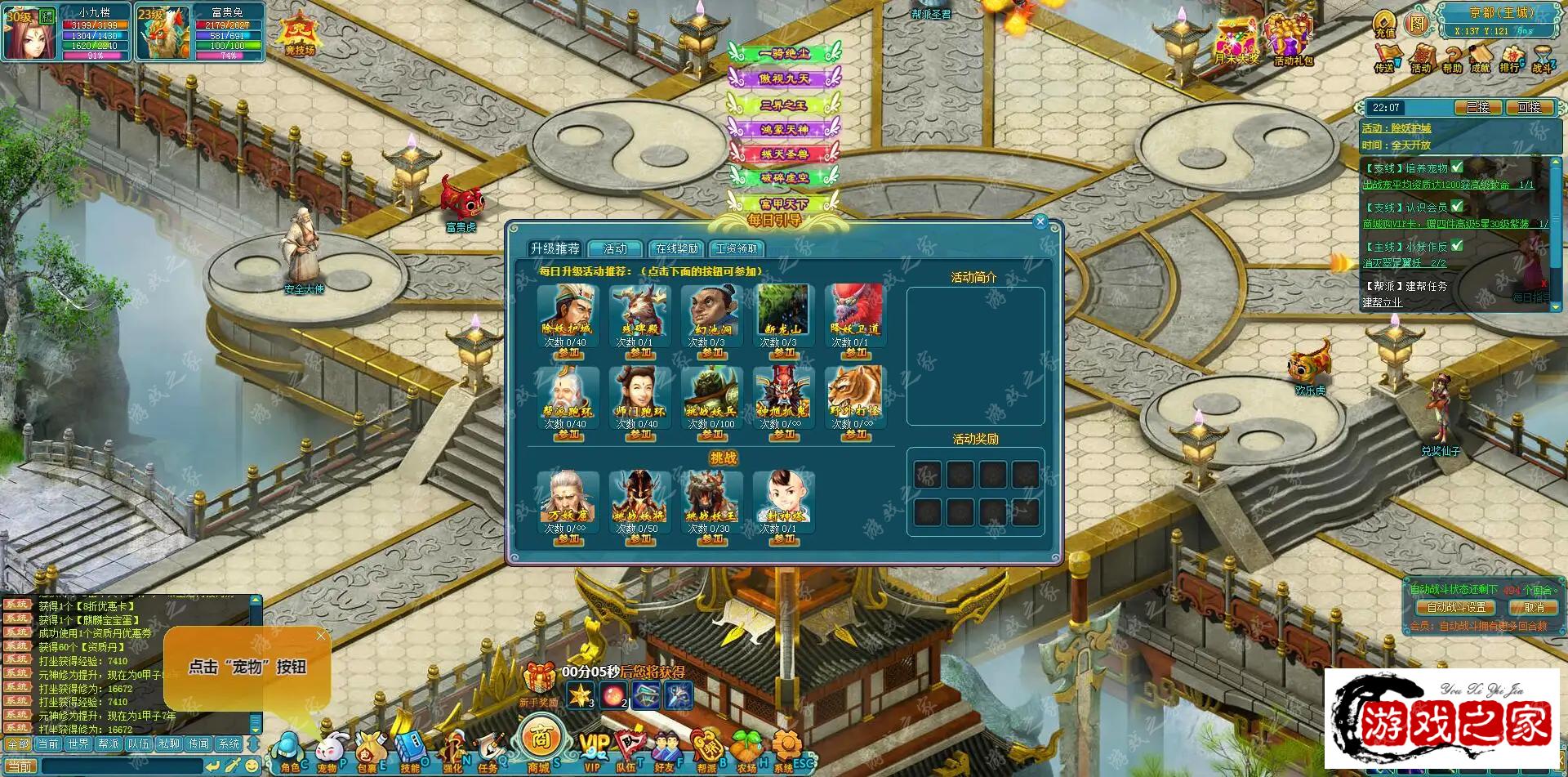Switch chat to the 世界 world channel
Viewport: 1568px width, 777px height.
pos(78,744)
